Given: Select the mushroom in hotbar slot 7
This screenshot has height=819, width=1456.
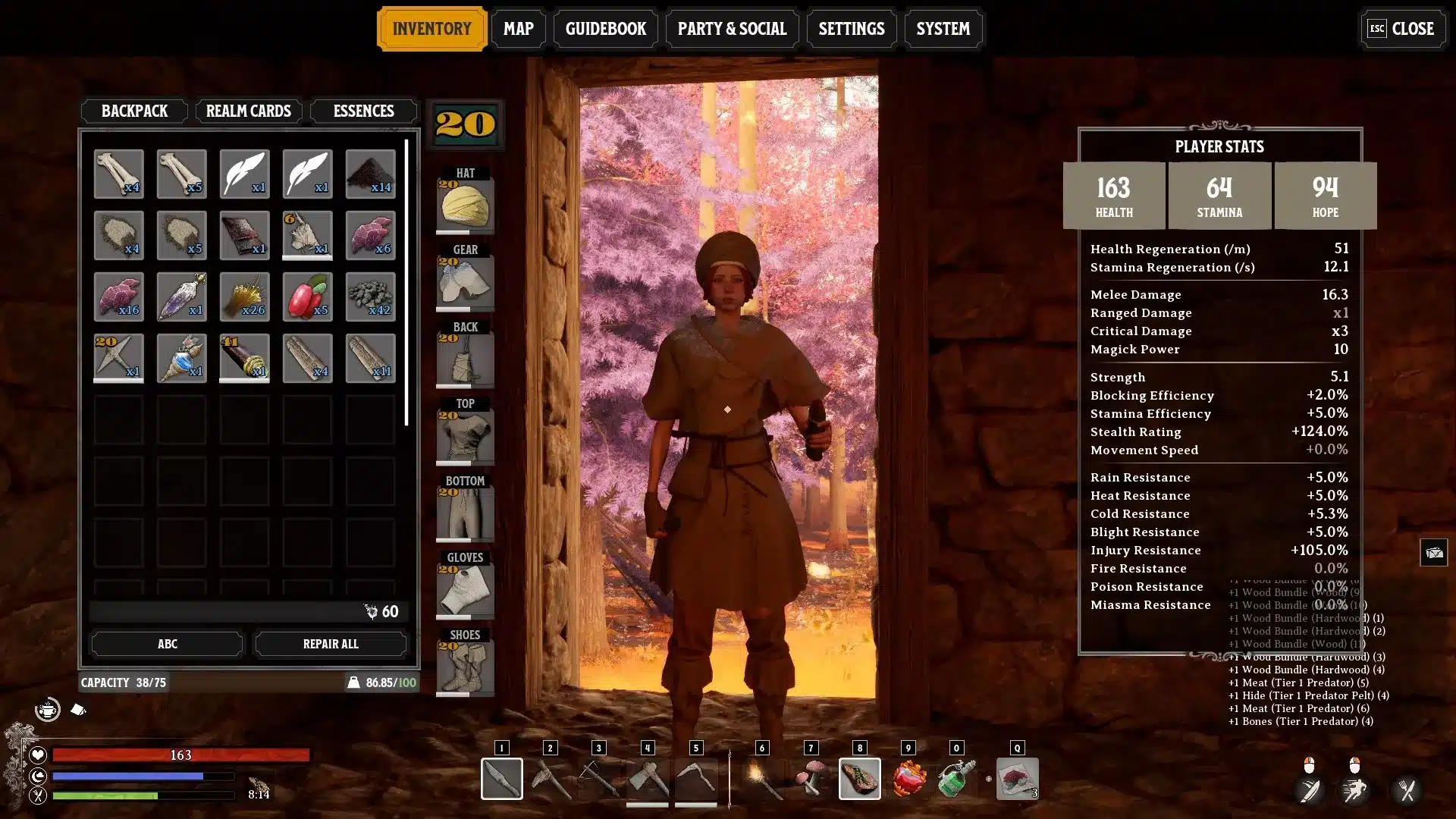Looking at the screenshot, I should coord(811,778).
